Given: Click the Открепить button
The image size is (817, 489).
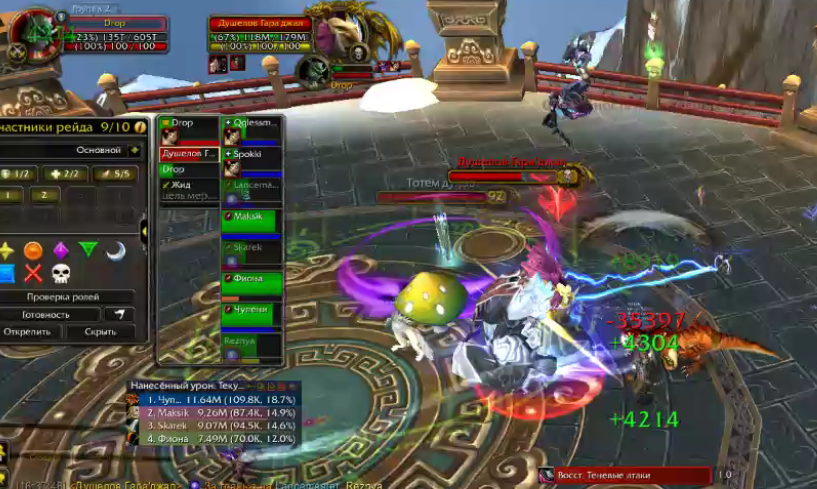Looking at the screenshot, I should (x=28, y=332).
